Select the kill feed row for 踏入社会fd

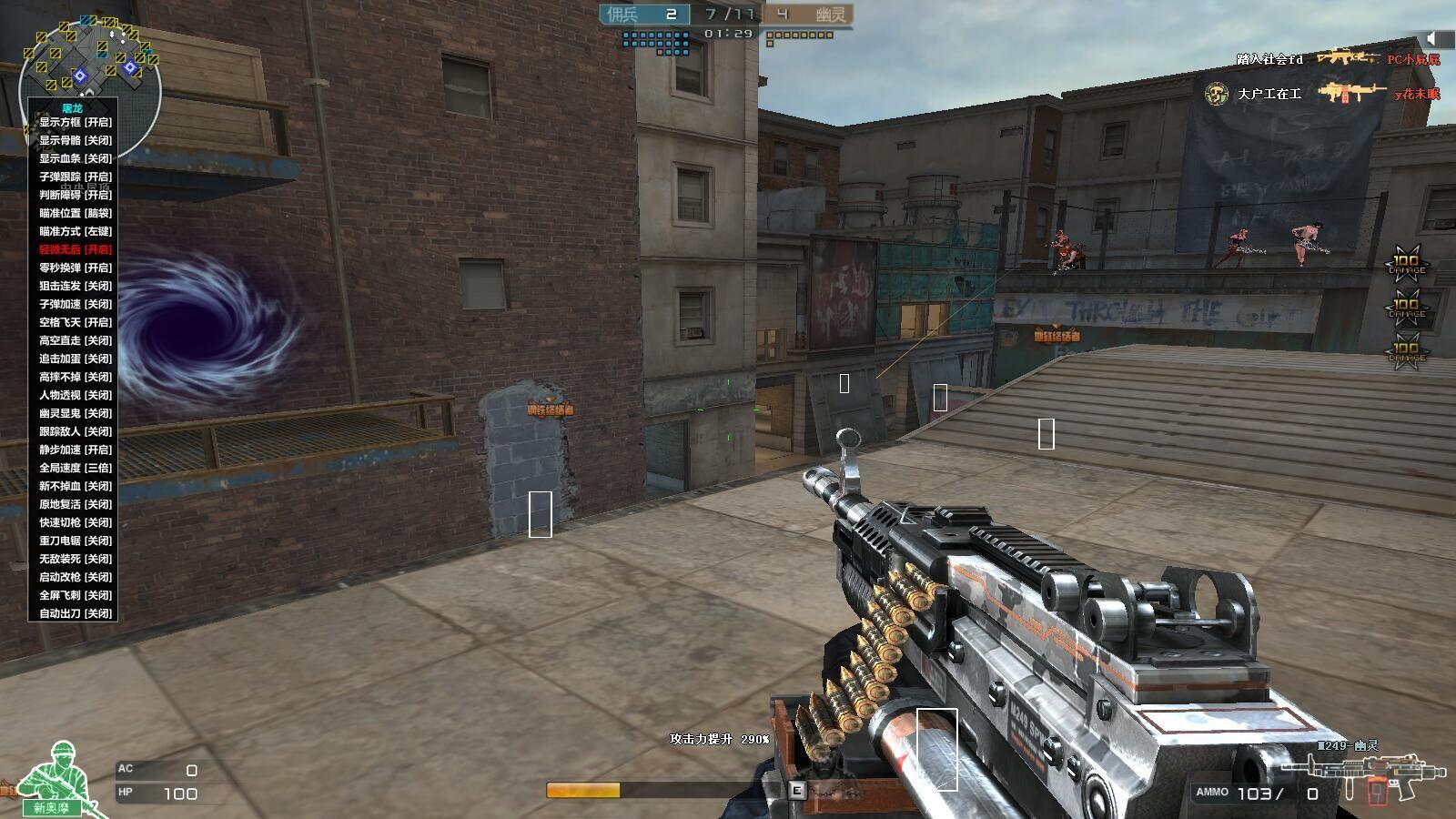(1338, 59)
